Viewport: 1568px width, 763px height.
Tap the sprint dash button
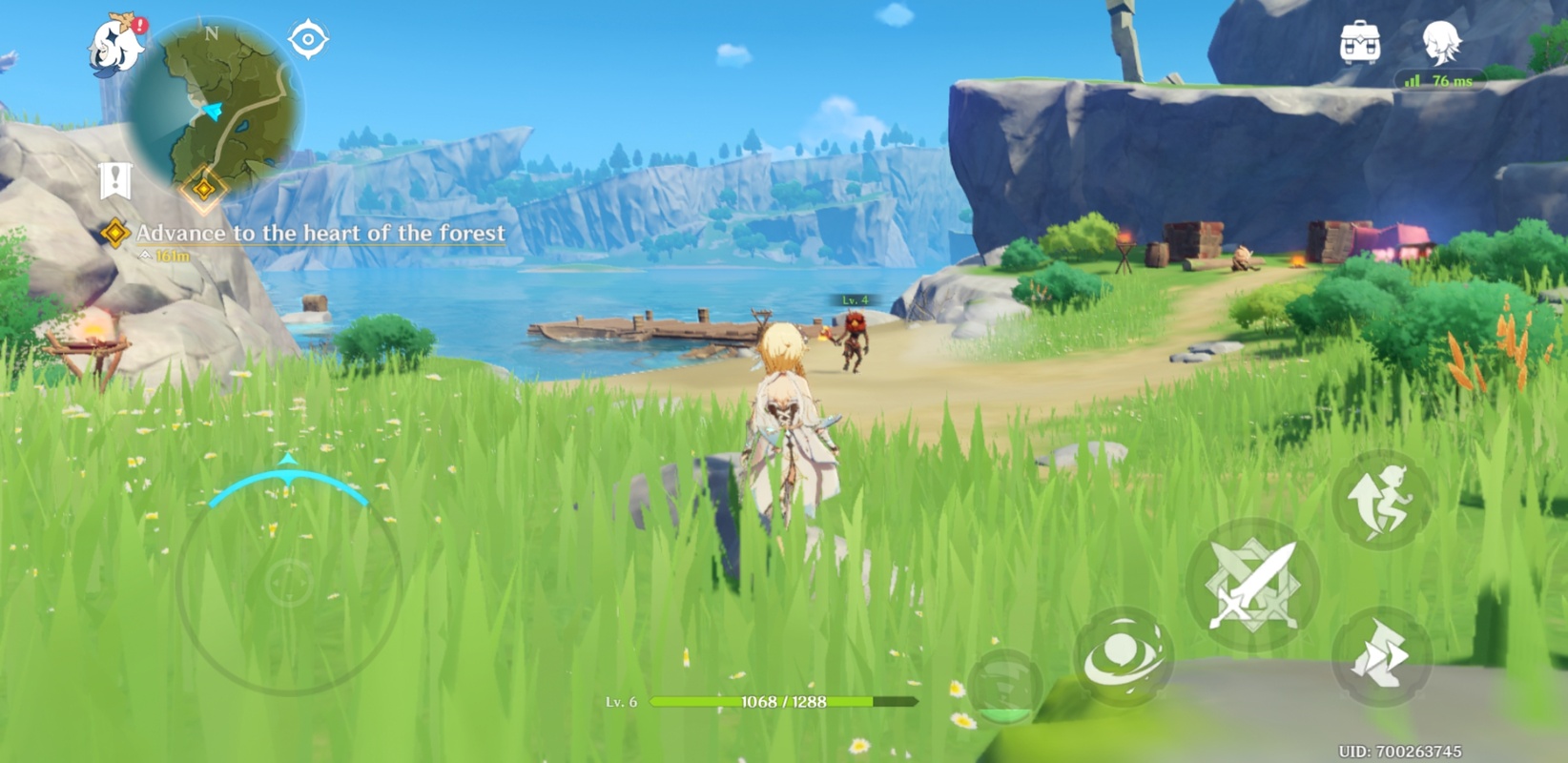[1380, 657]
